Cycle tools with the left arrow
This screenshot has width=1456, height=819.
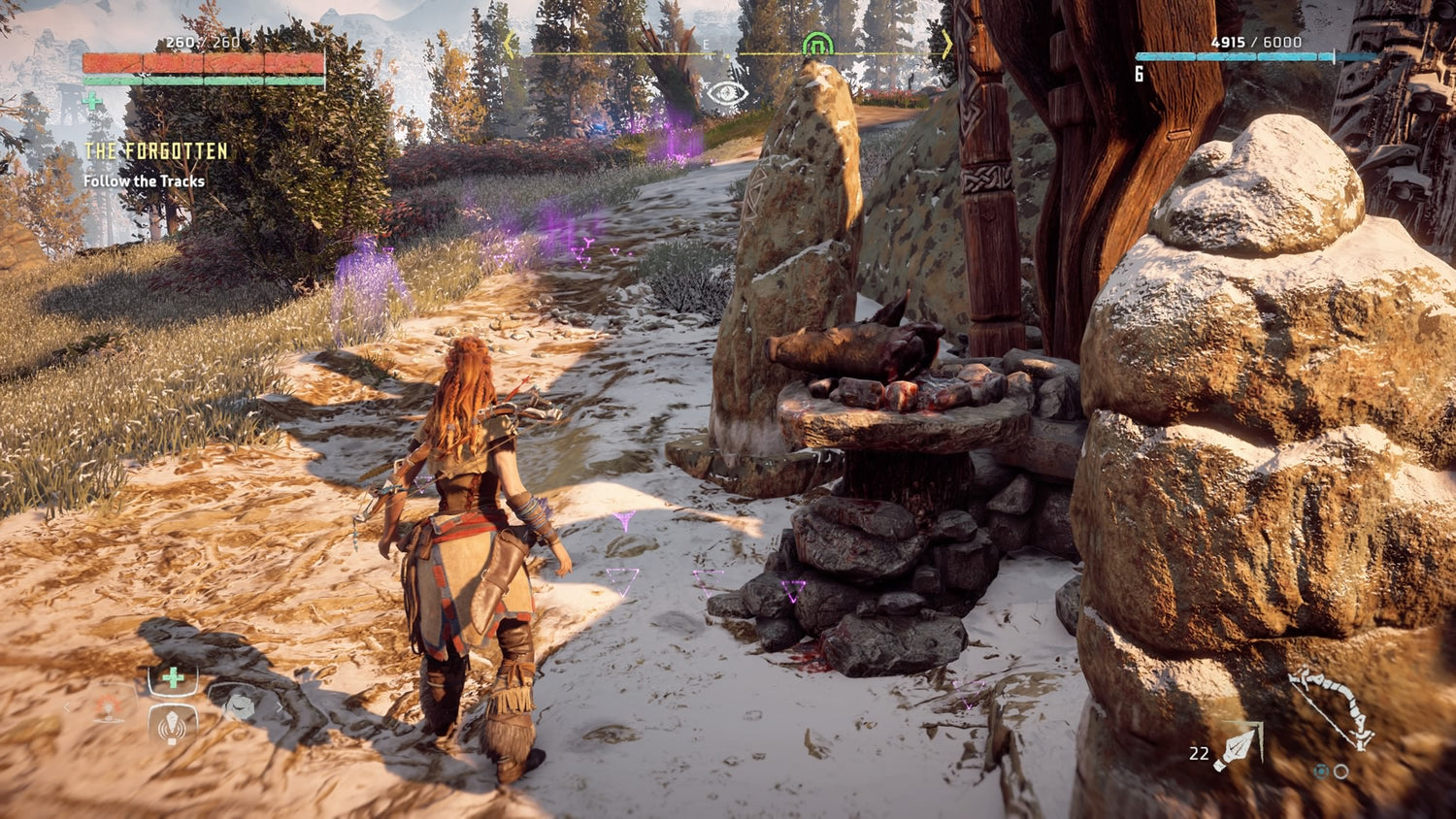(x=67, y=707)
